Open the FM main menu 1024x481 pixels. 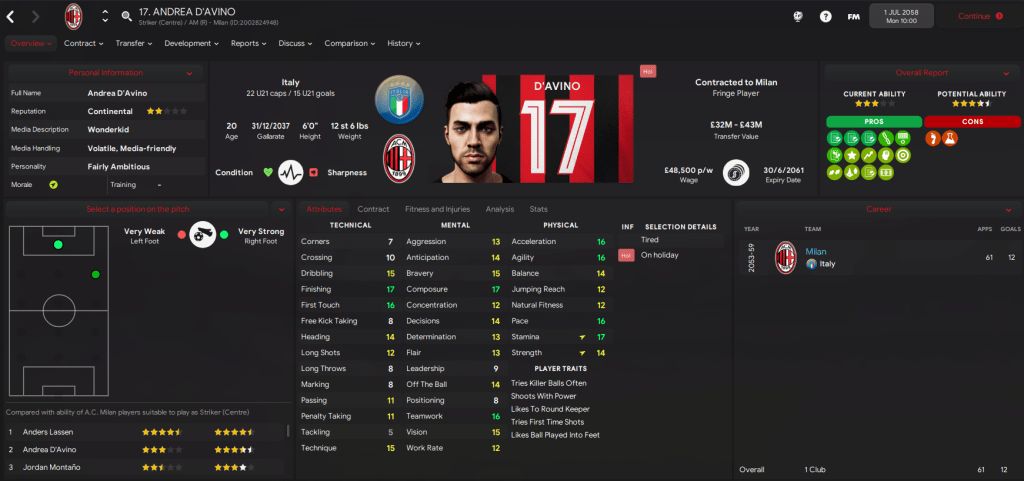[x=853, y=16]
